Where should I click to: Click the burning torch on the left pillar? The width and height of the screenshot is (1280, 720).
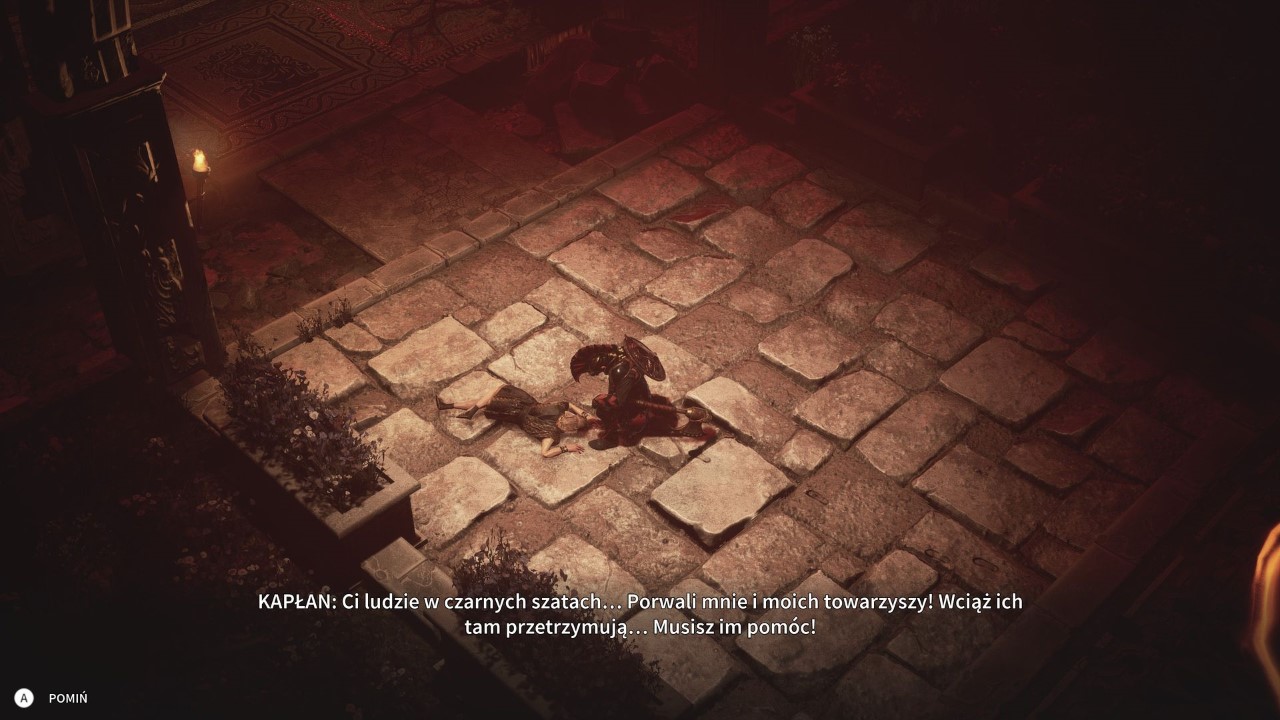click(x=201, y=163)
